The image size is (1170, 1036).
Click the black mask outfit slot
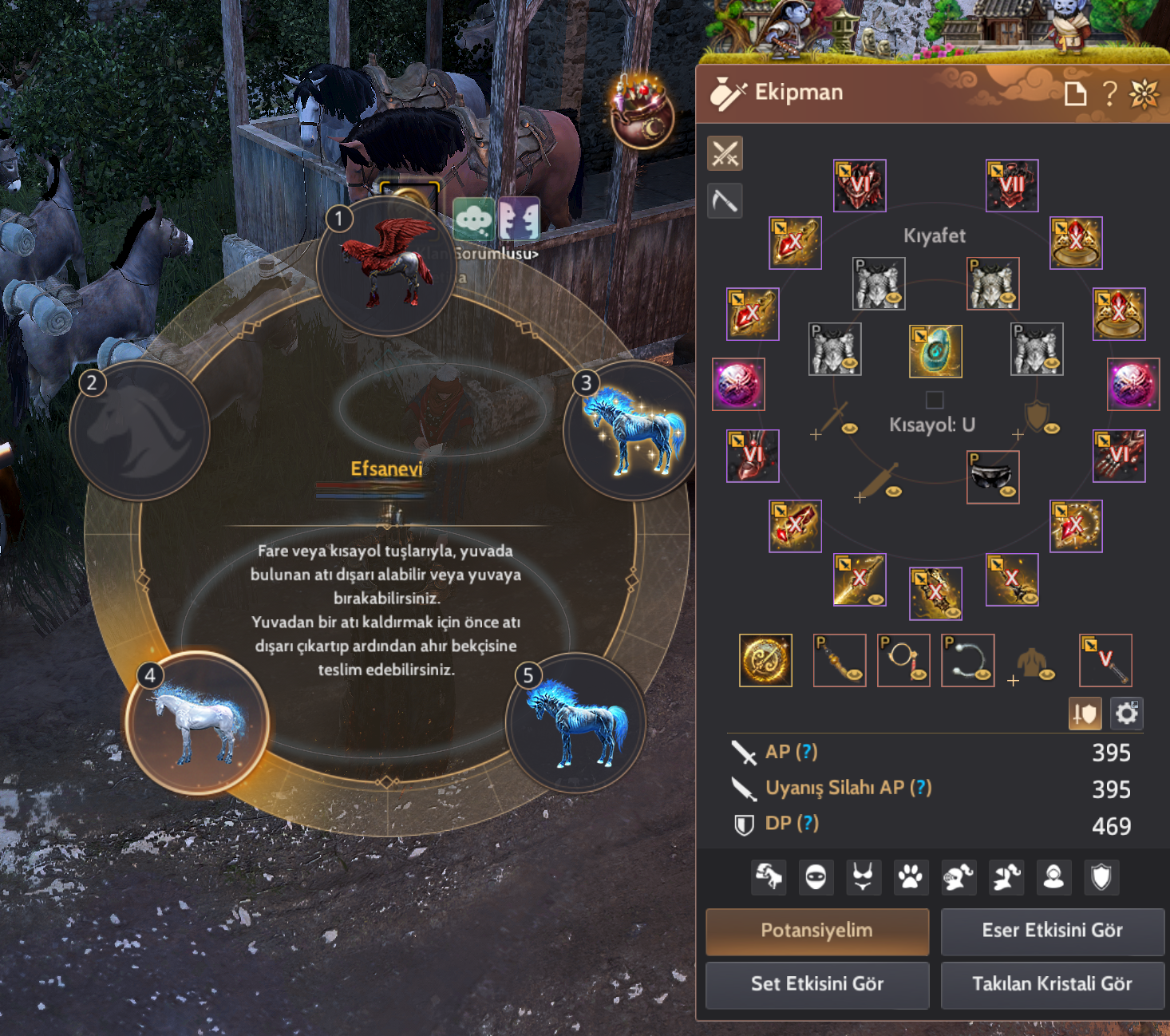pos(992,476)
